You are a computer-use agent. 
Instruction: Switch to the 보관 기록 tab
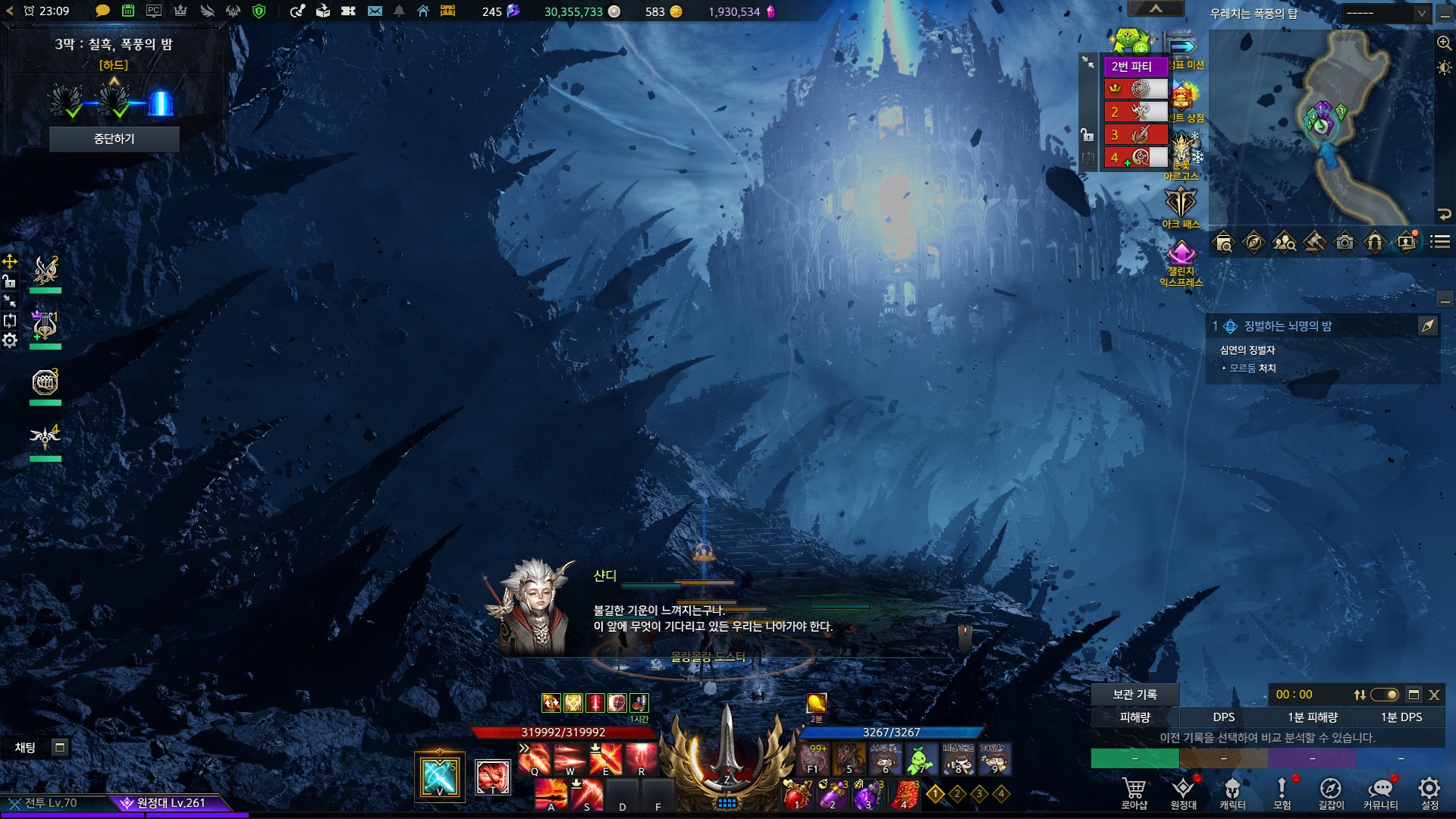click(x=1134, y=694)
